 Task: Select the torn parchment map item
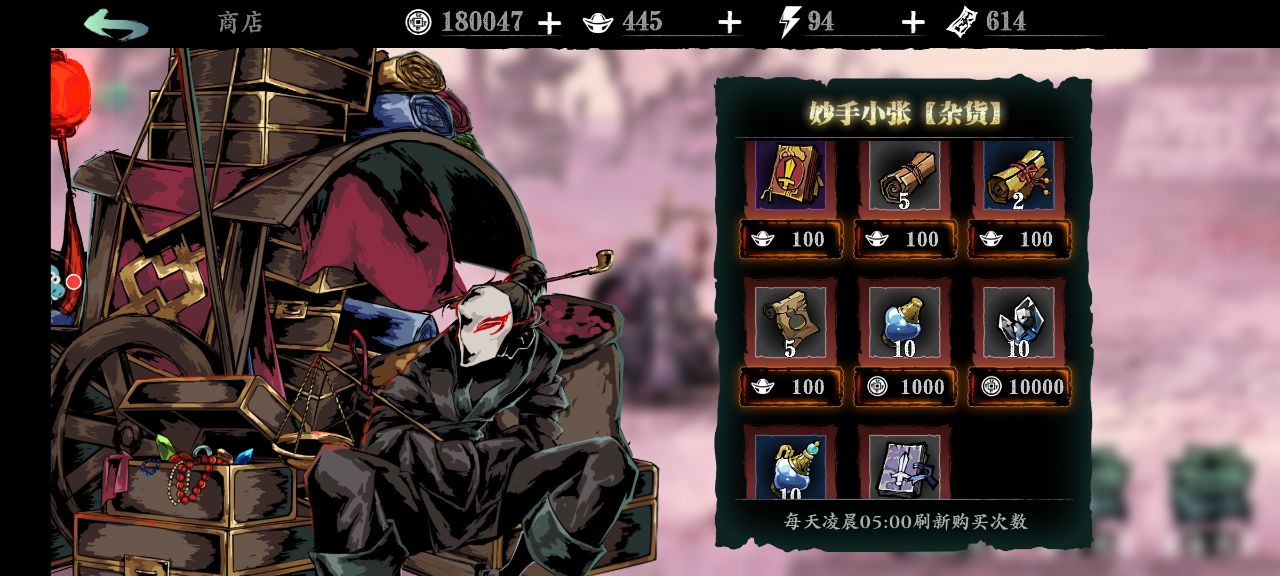pos(790,322)
